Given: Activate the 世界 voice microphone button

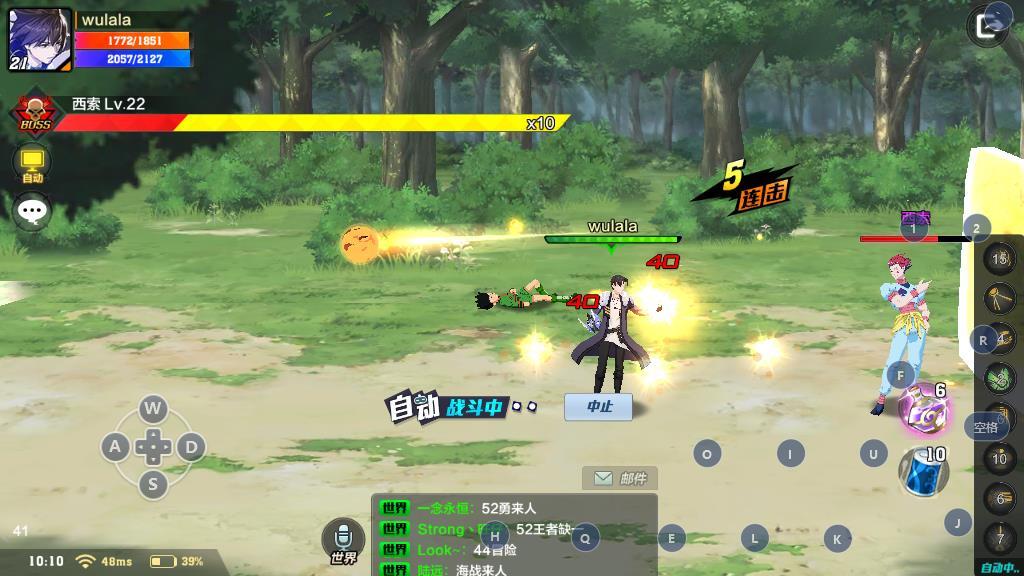Looking at the screenshot, I should pos(343,541).
